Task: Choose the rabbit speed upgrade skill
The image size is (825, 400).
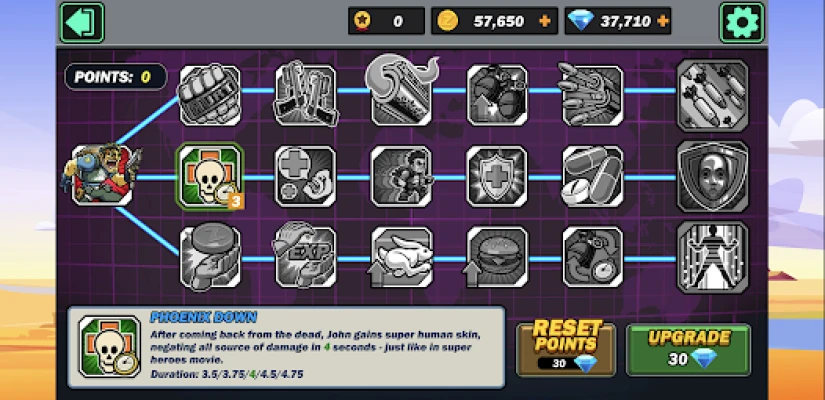Action: pyautogui.click(x=401, y=257)
